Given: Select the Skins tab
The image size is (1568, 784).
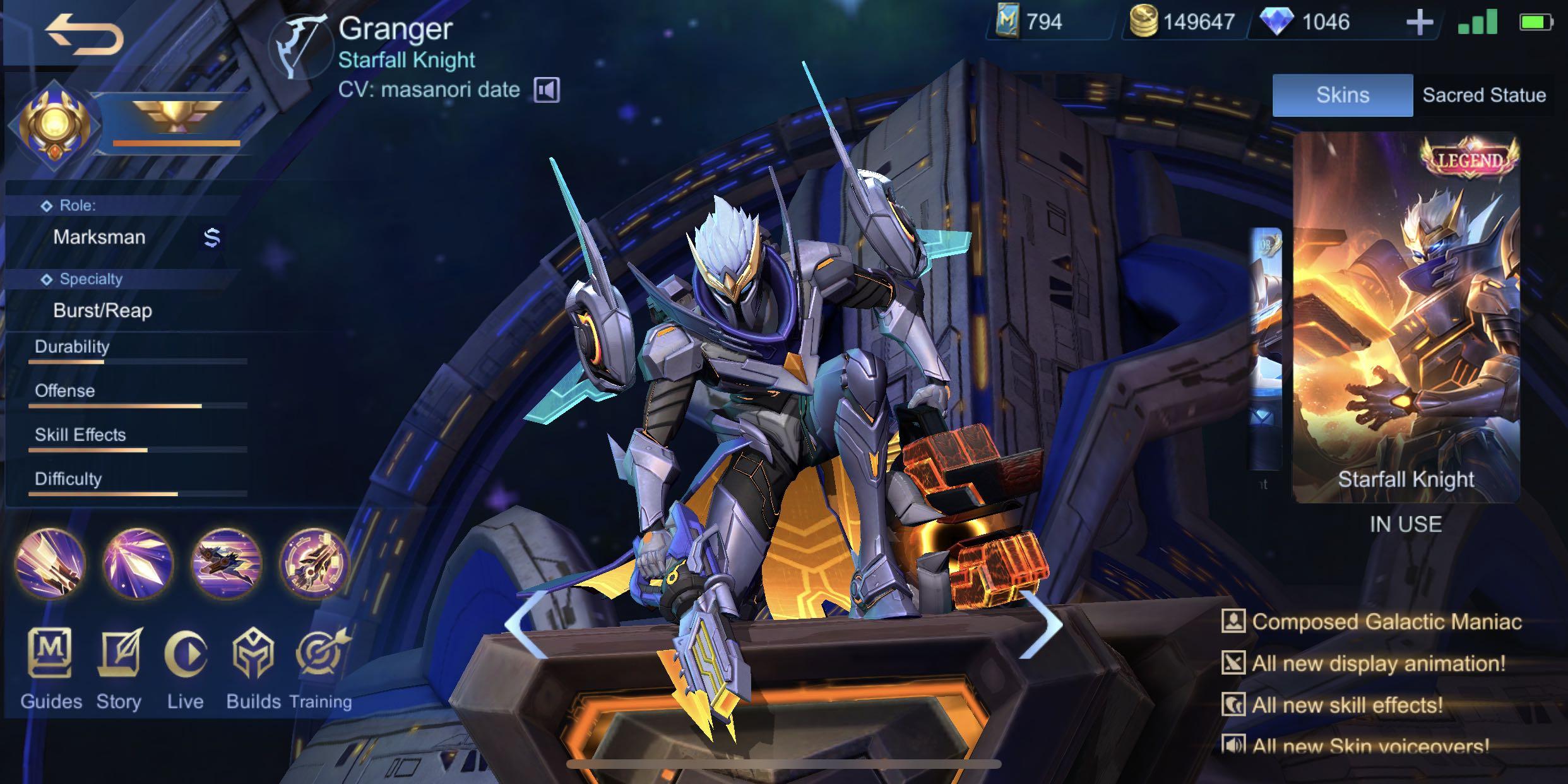Looking at the screenshot, I should (x=1342, y=95).
